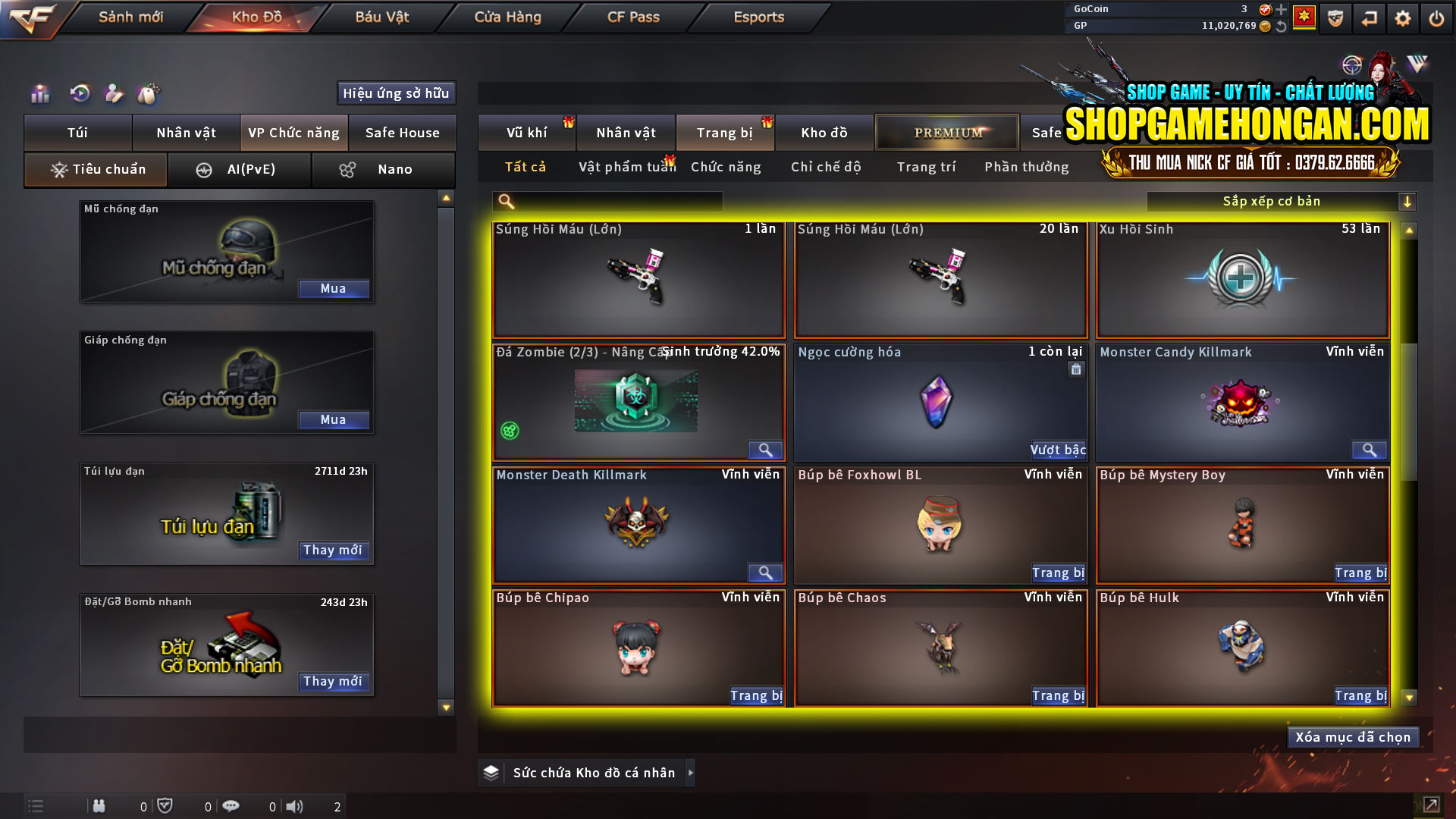
Task: Select the replay history icon in left panel
Action: 79,94
